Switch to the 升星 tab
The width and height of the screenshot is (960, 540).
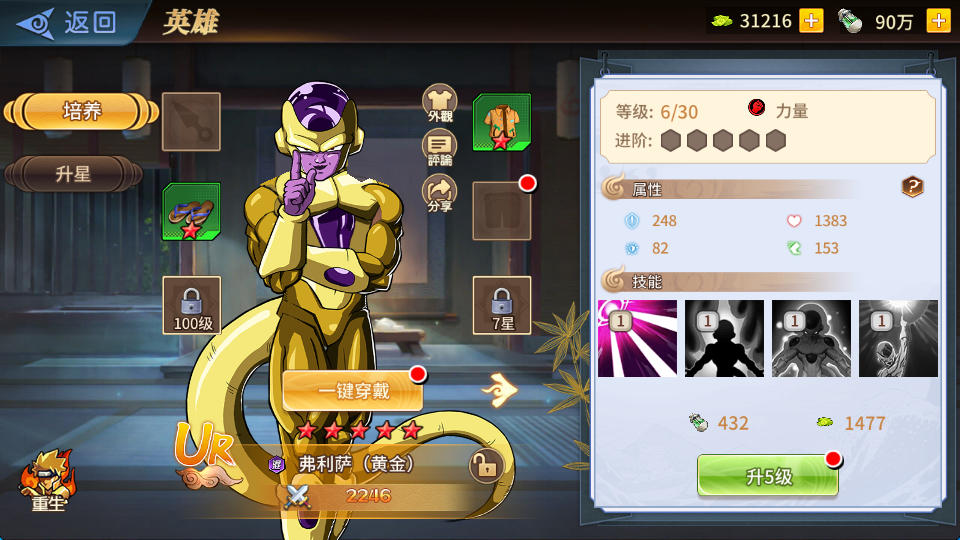(74, 174)
